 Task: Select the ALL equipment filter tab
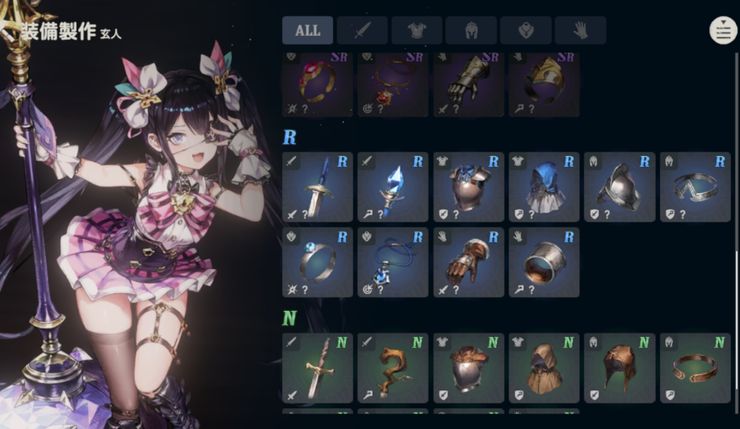(x=308, y=30)
